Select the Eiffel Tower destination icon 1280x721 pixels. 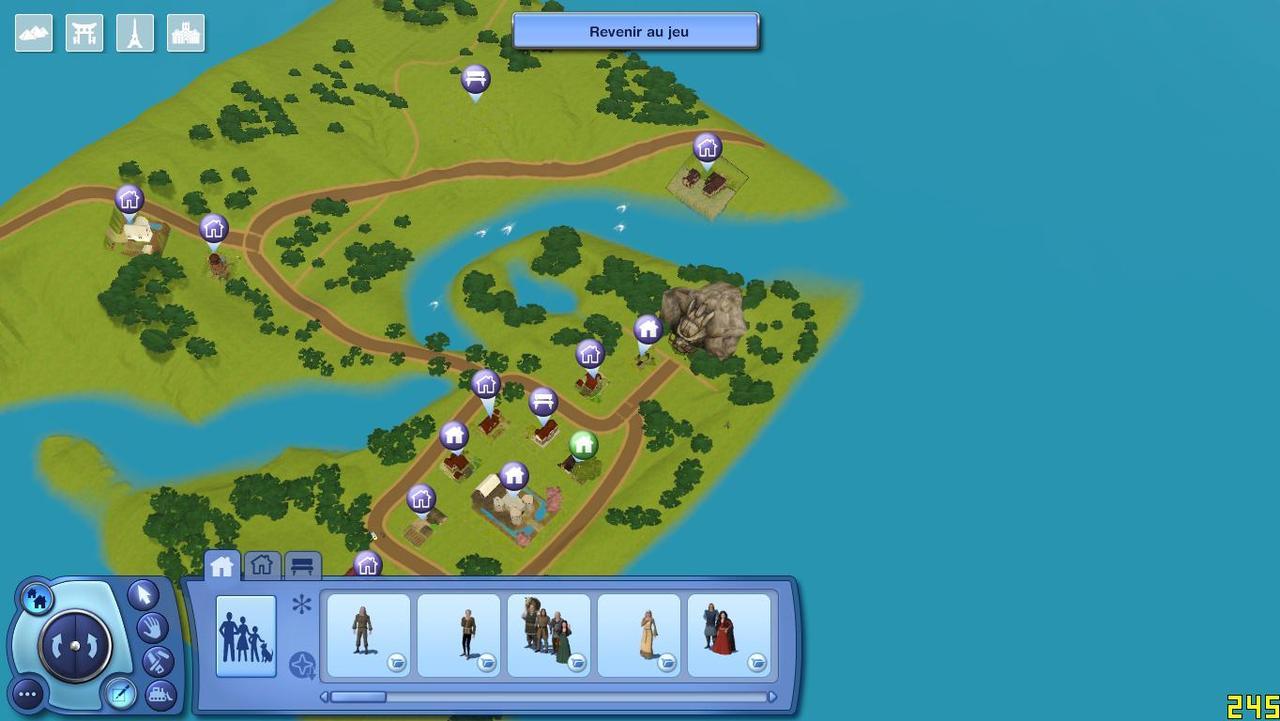click(x=135, y=33)
